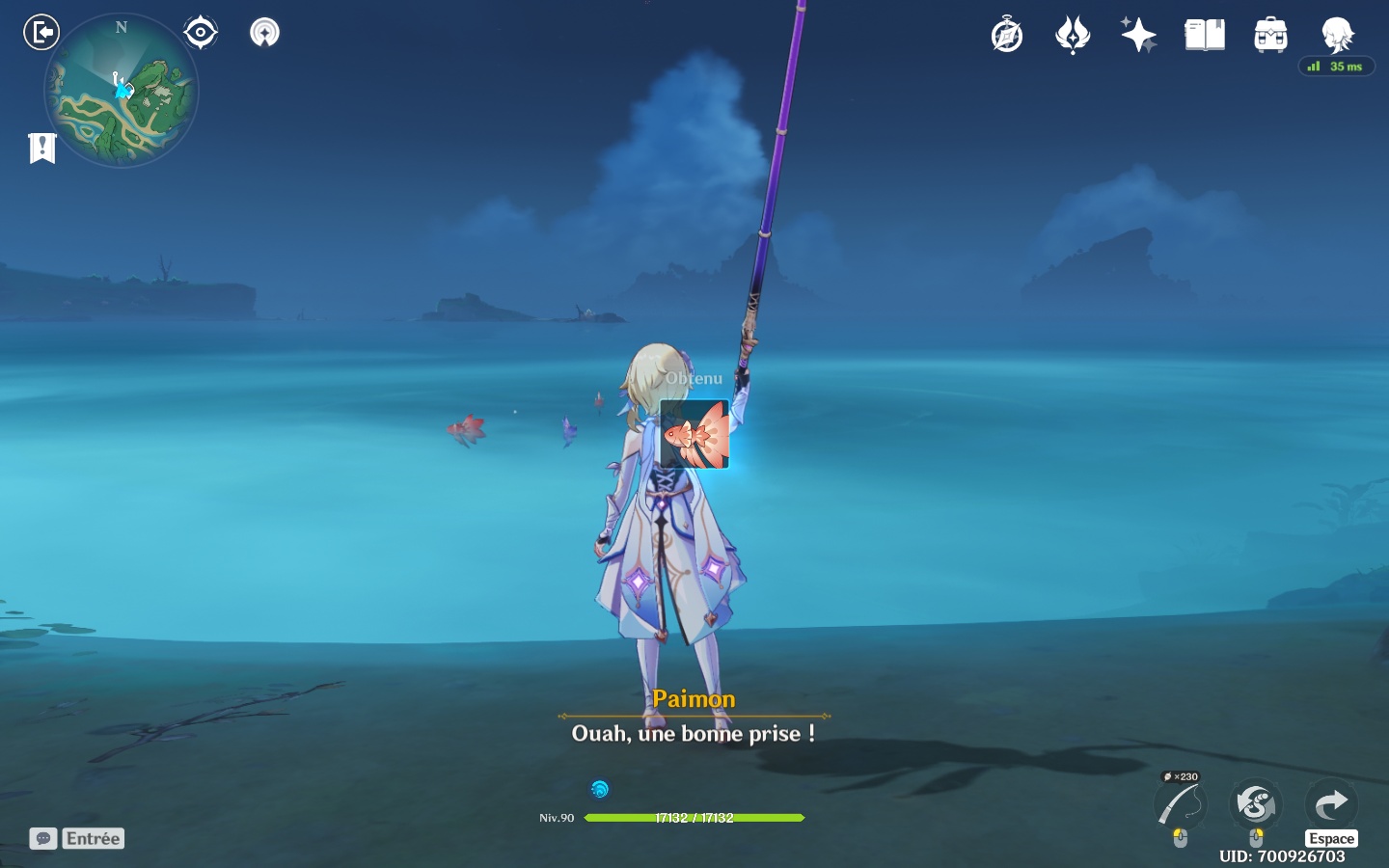Open the battle pass emblem icon
The height and width of the screenshot is (868, 1389).
pos(1073,36)
